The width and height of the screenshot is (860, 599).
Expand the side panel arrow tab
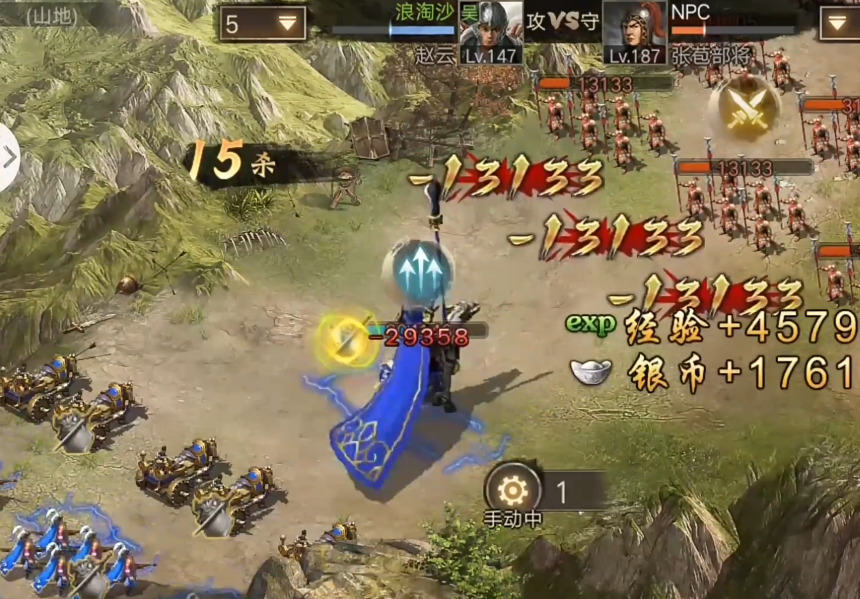pos(8,157)
